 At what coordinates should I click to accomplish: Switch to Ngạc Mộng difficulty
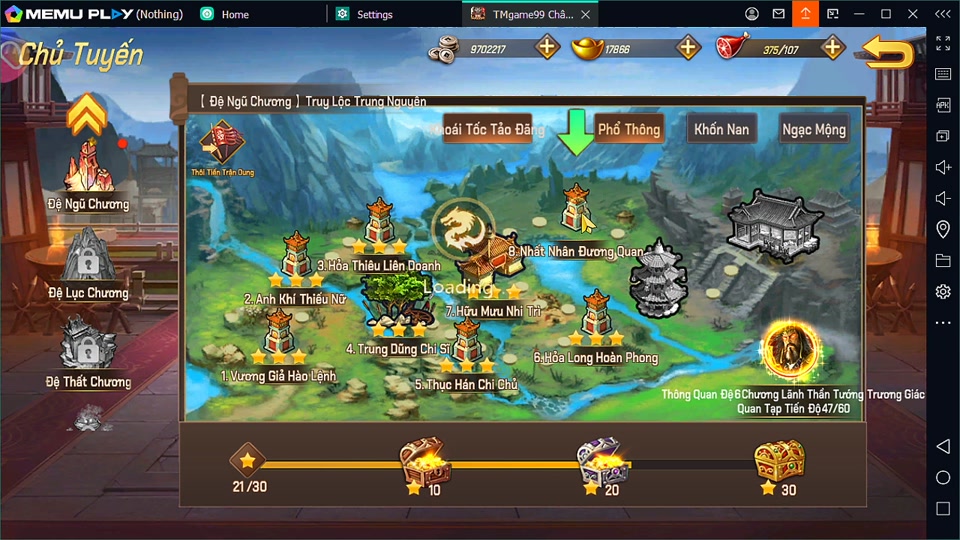(x=814, y=129)
